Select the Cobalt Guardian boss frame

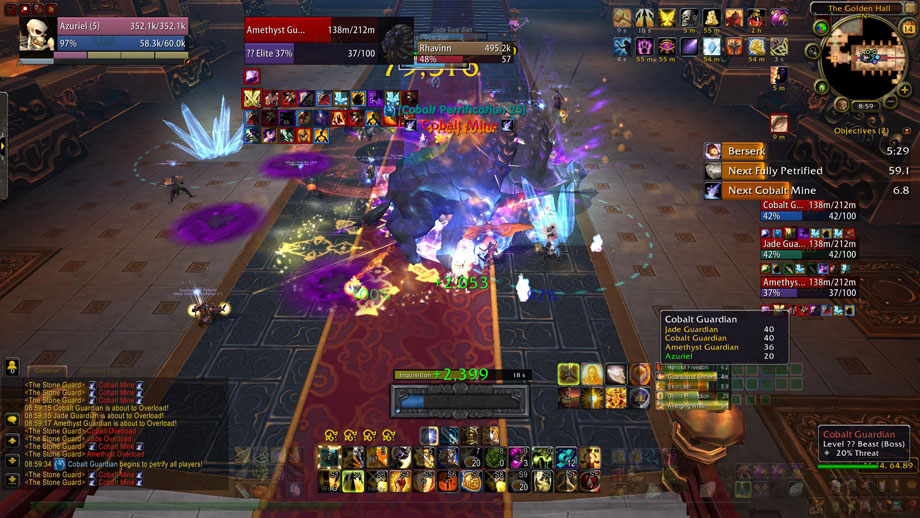point(810,209)
